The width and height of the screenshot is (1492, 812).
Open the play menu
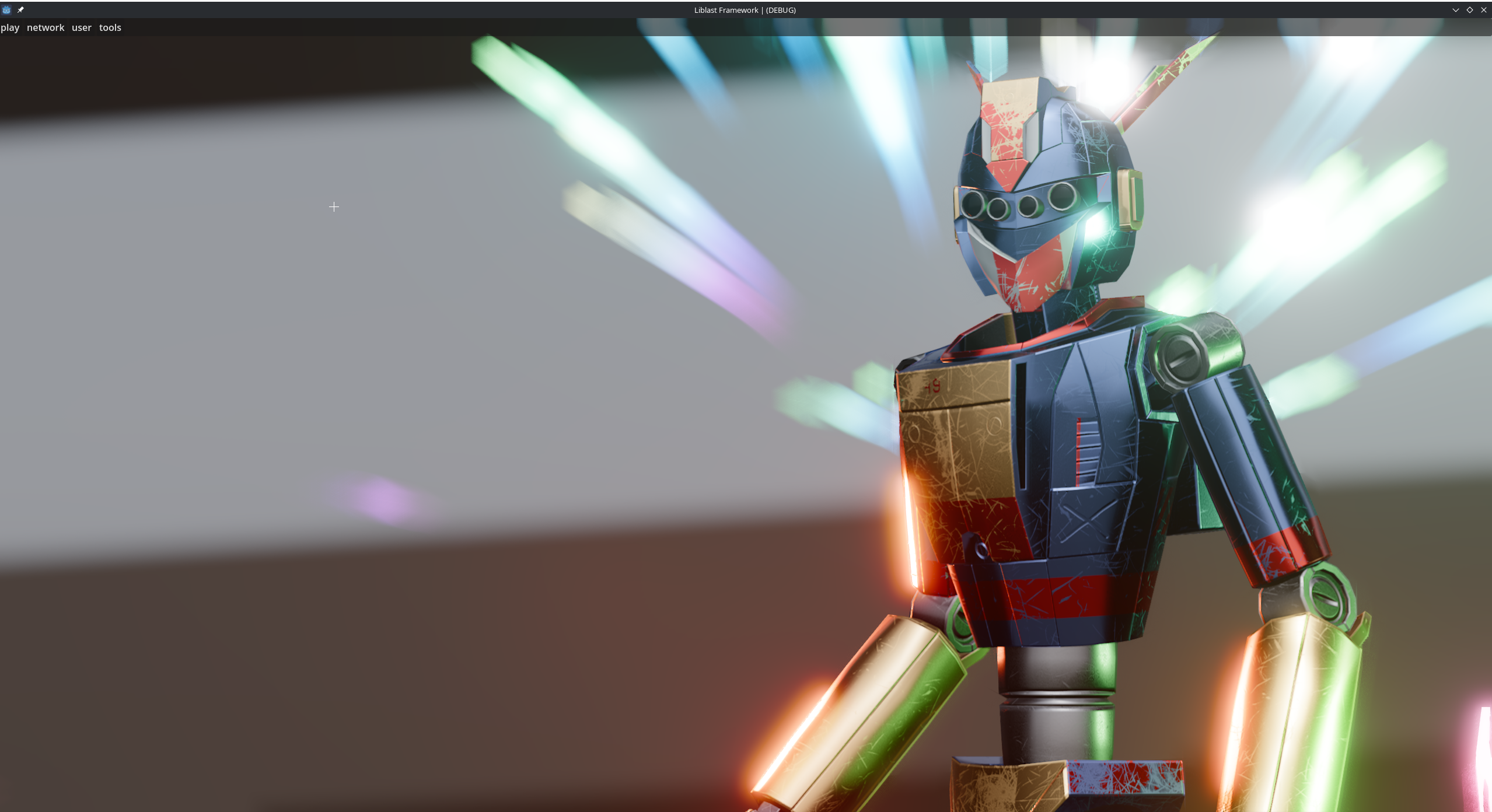[x=10, y=27]
